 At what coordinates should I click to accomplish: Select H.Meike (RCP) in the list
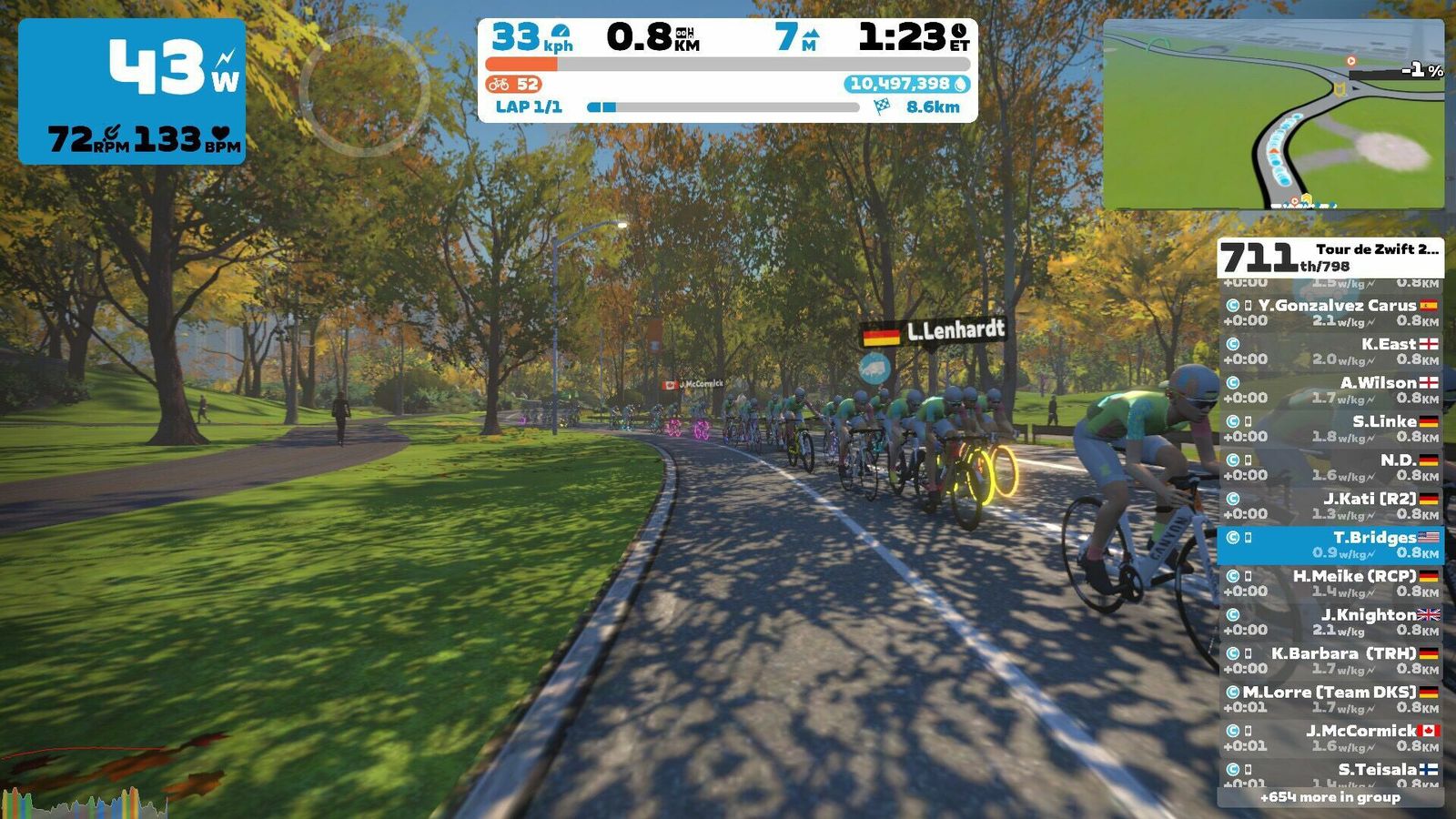click(x=1330, y=583)
